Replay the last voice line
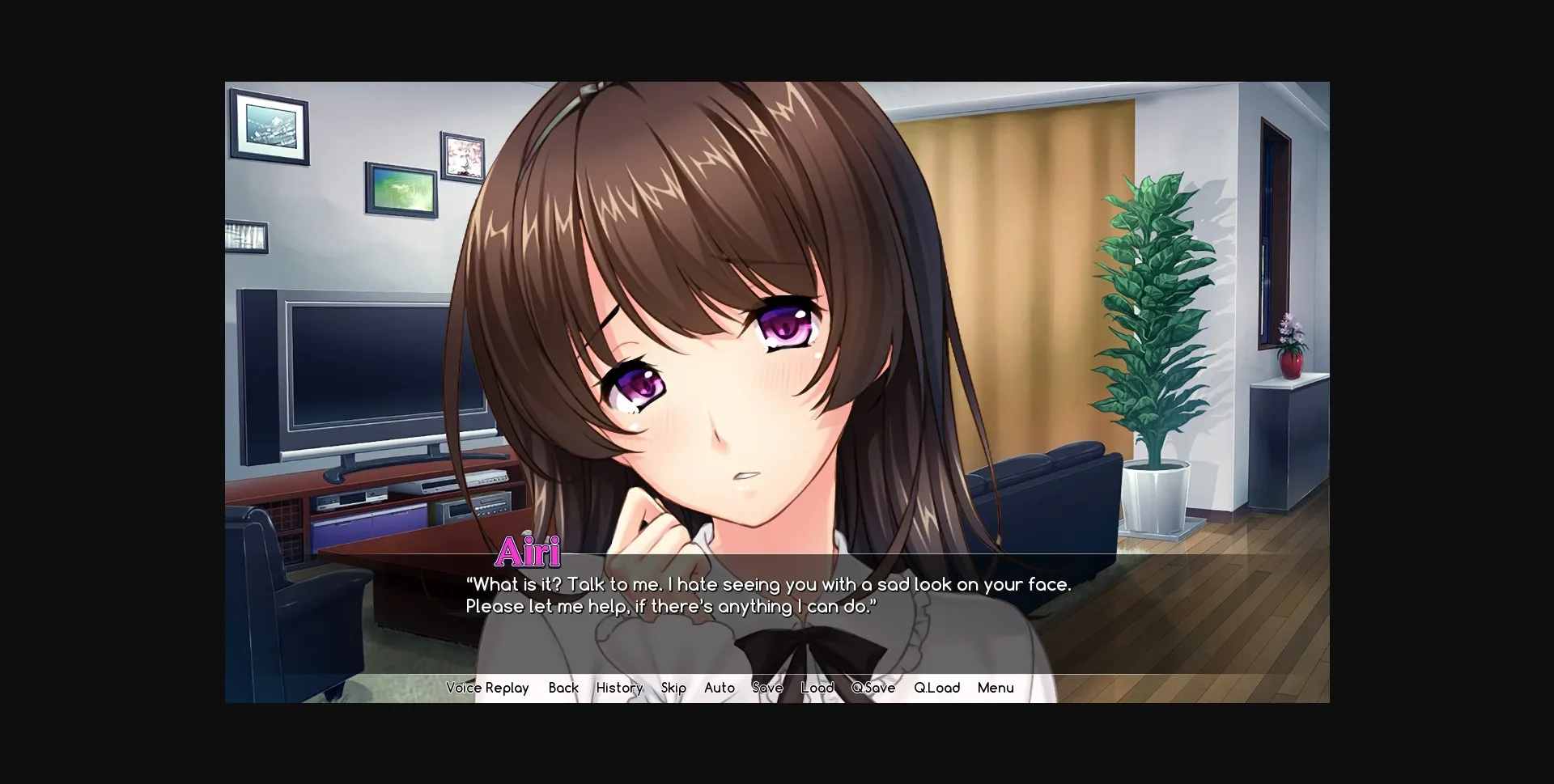This screenshot has width=1554, height=784. [x=486, y=688]
